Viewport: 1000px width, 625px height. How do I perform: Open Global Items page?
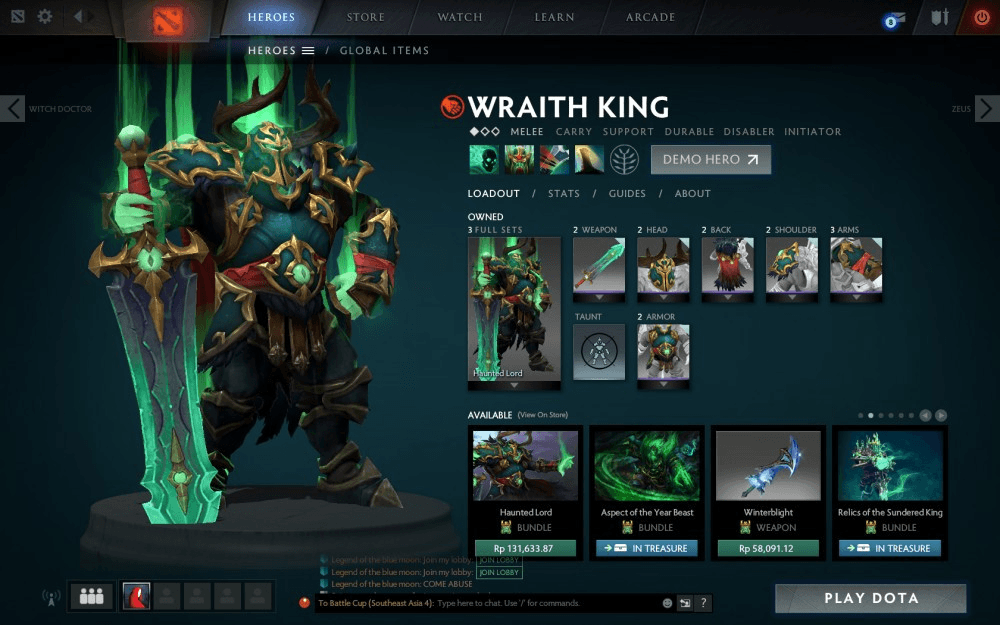pyautogui.click(x=384, y=51)
